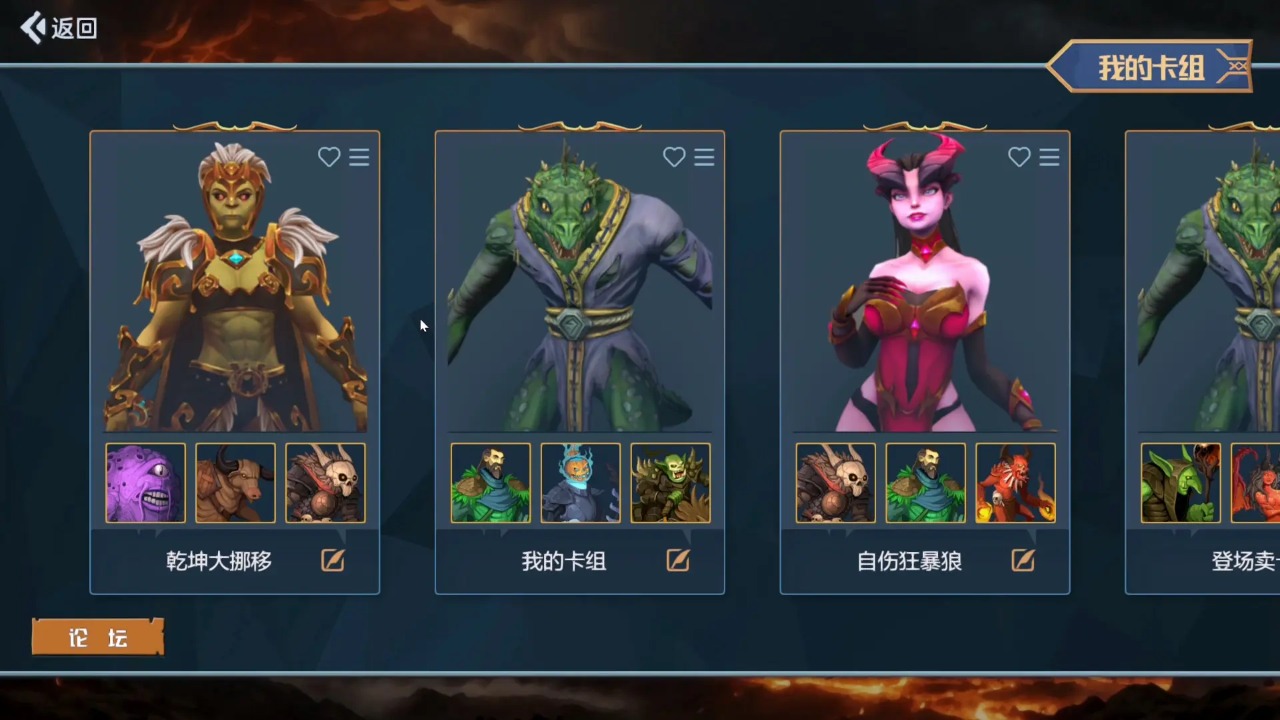Open the hamburger menu on 乾坤大挪移 deck
Screen dimensions: 1280x720
(x=359, y=157)
